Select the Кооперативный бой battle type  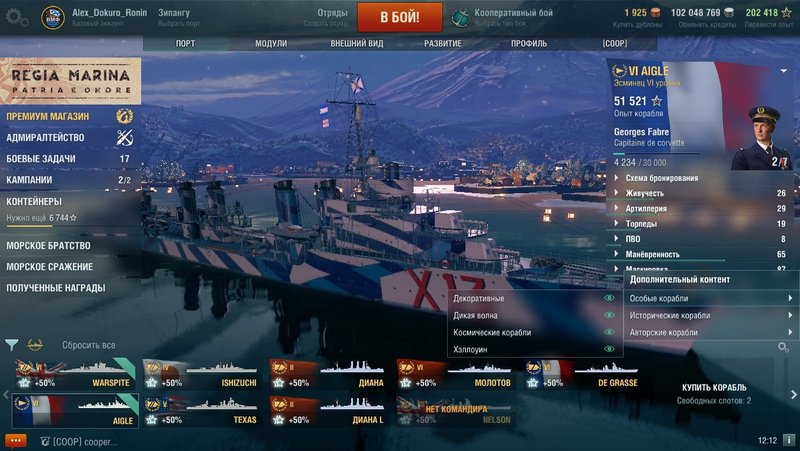[x=513, y=13]
